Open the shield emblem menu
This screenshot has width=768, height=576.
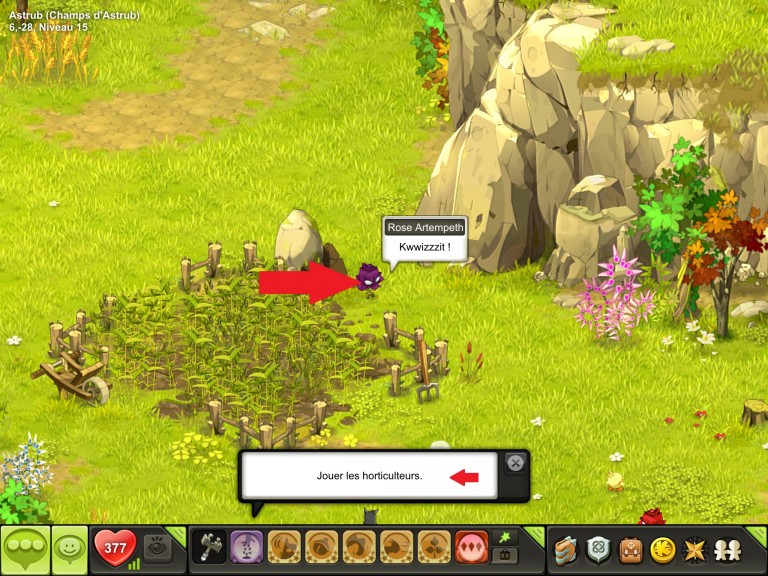click(x=599, y=549)
